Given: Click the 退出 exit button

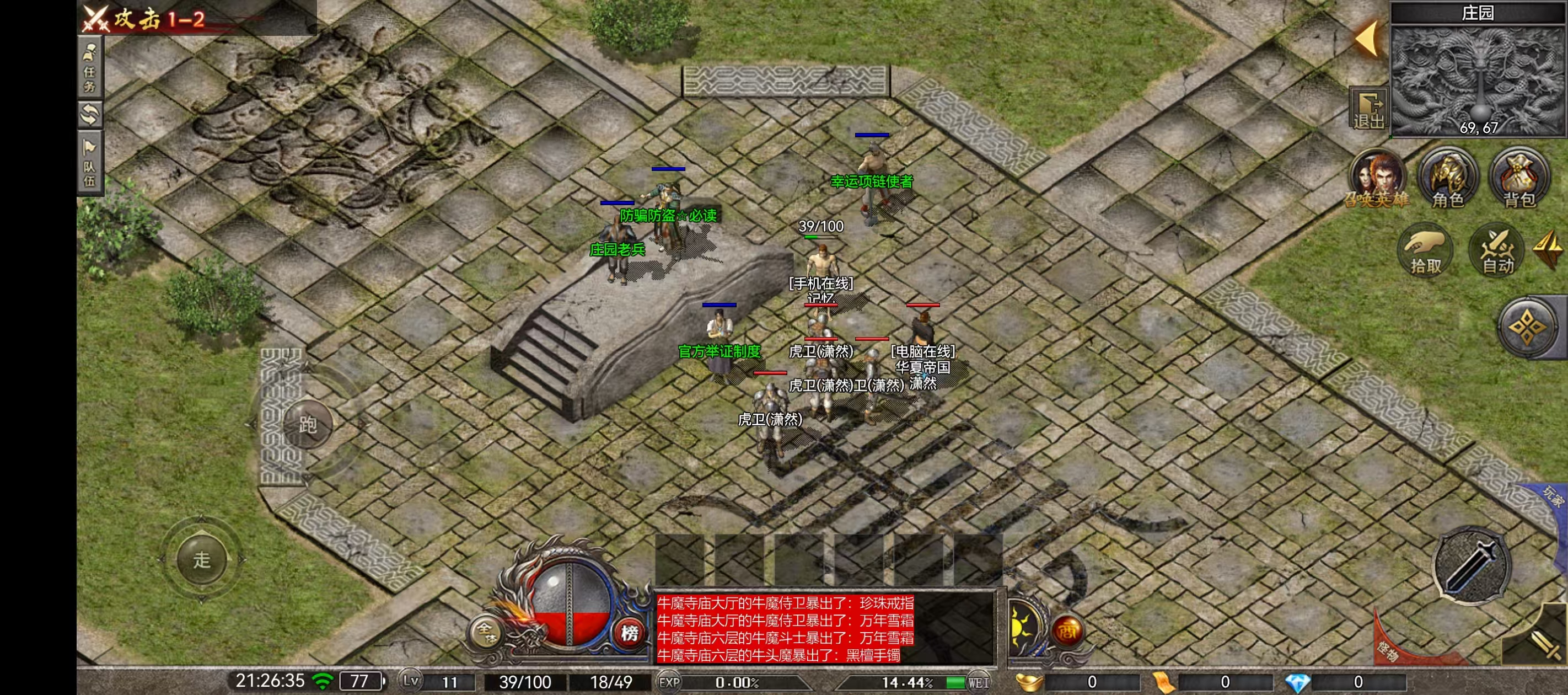Looking at the screenshot, I should [1368, 109].
